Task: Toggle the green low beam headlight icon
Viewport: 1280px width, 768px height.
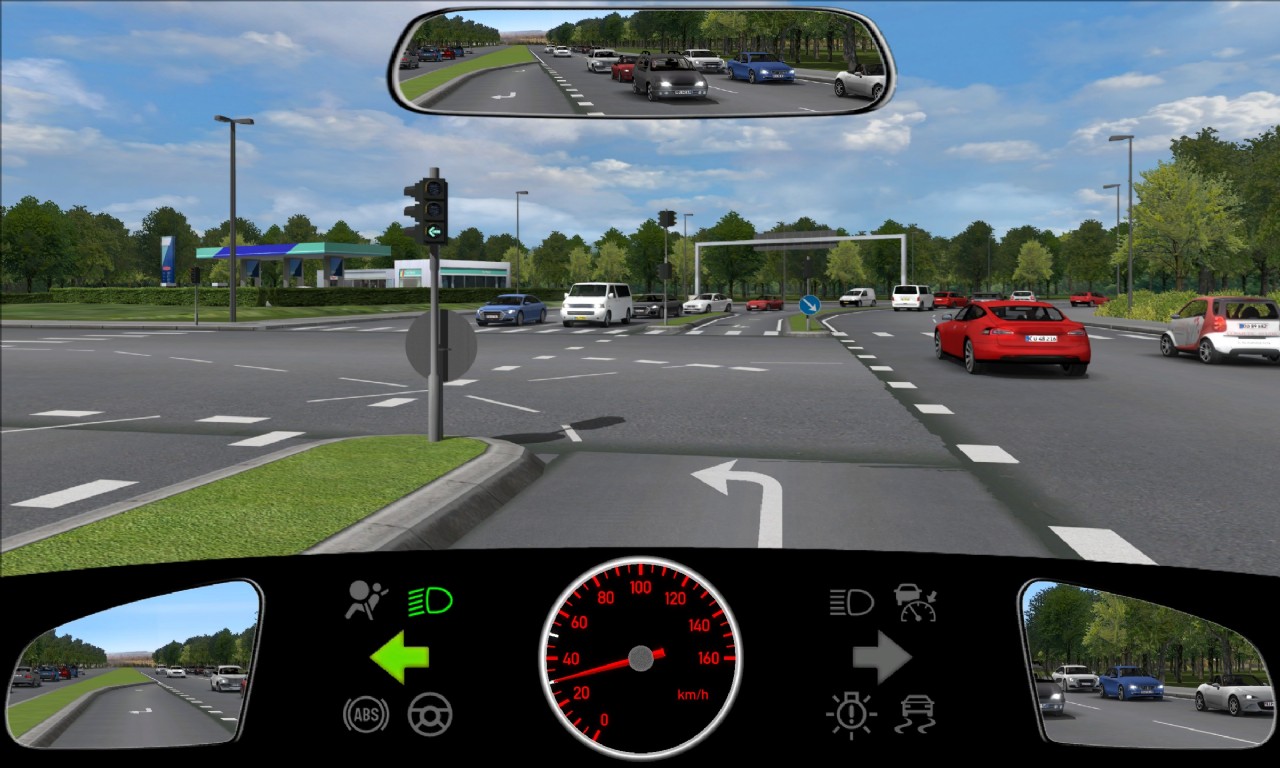Action: 430,601
